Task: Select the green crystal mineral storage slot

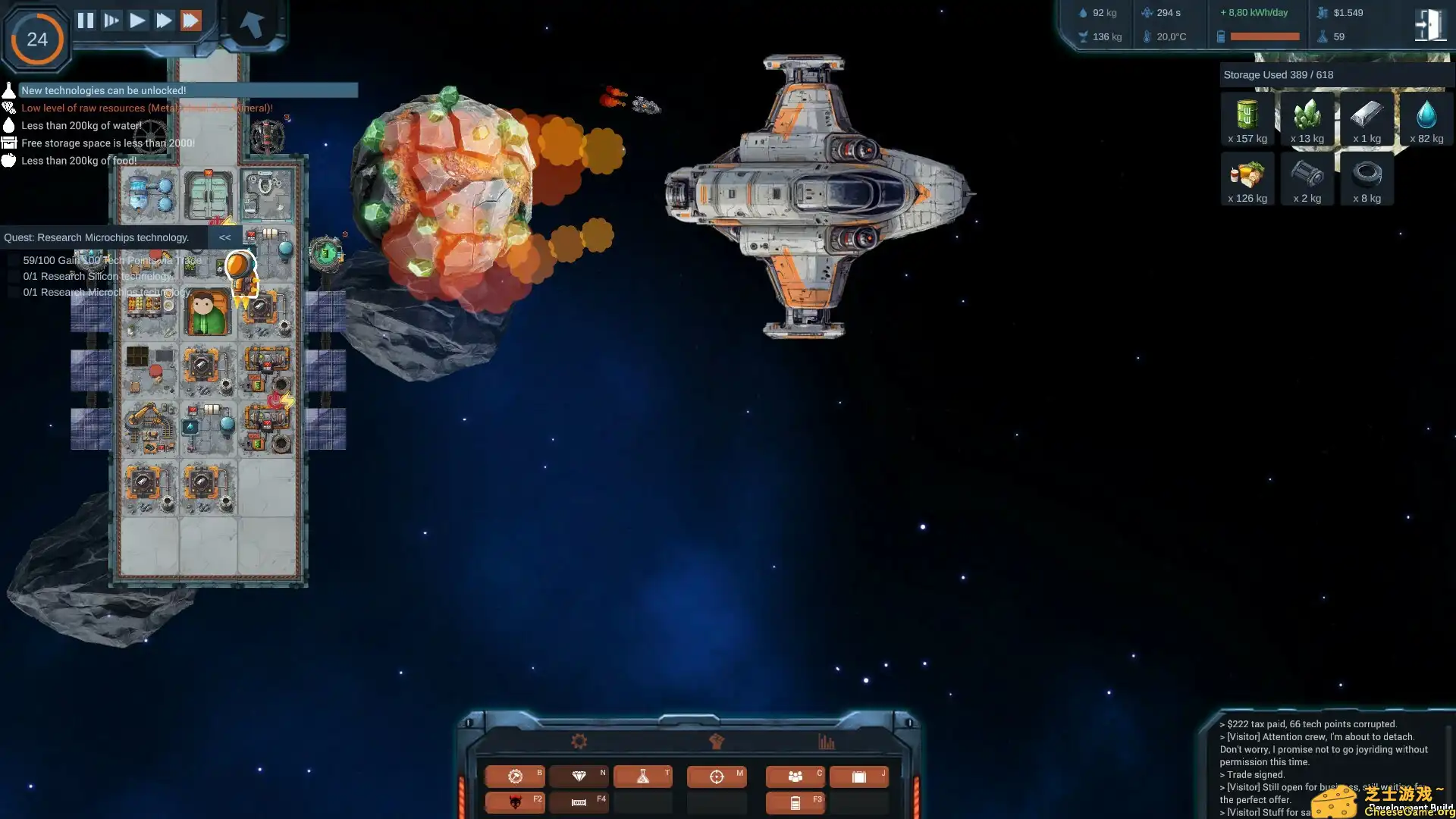Action: [1307, 118]
